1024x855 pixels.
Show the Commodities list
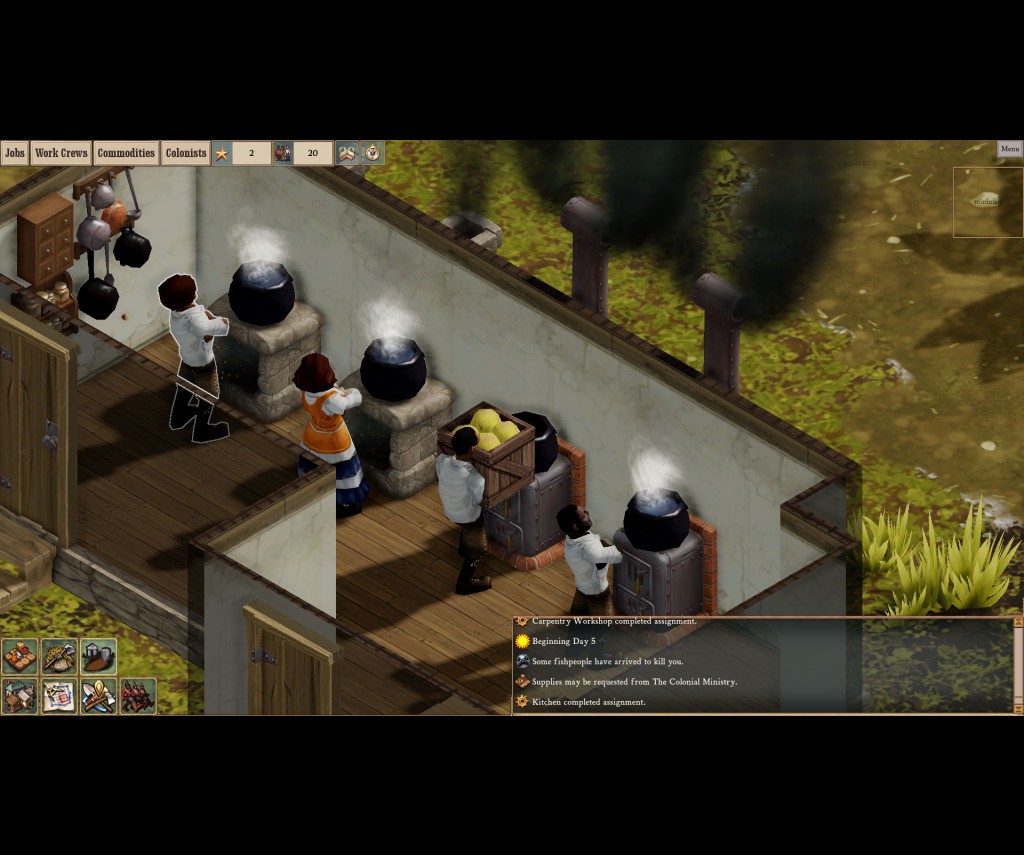pyautogui.click(x=126, y=153)
